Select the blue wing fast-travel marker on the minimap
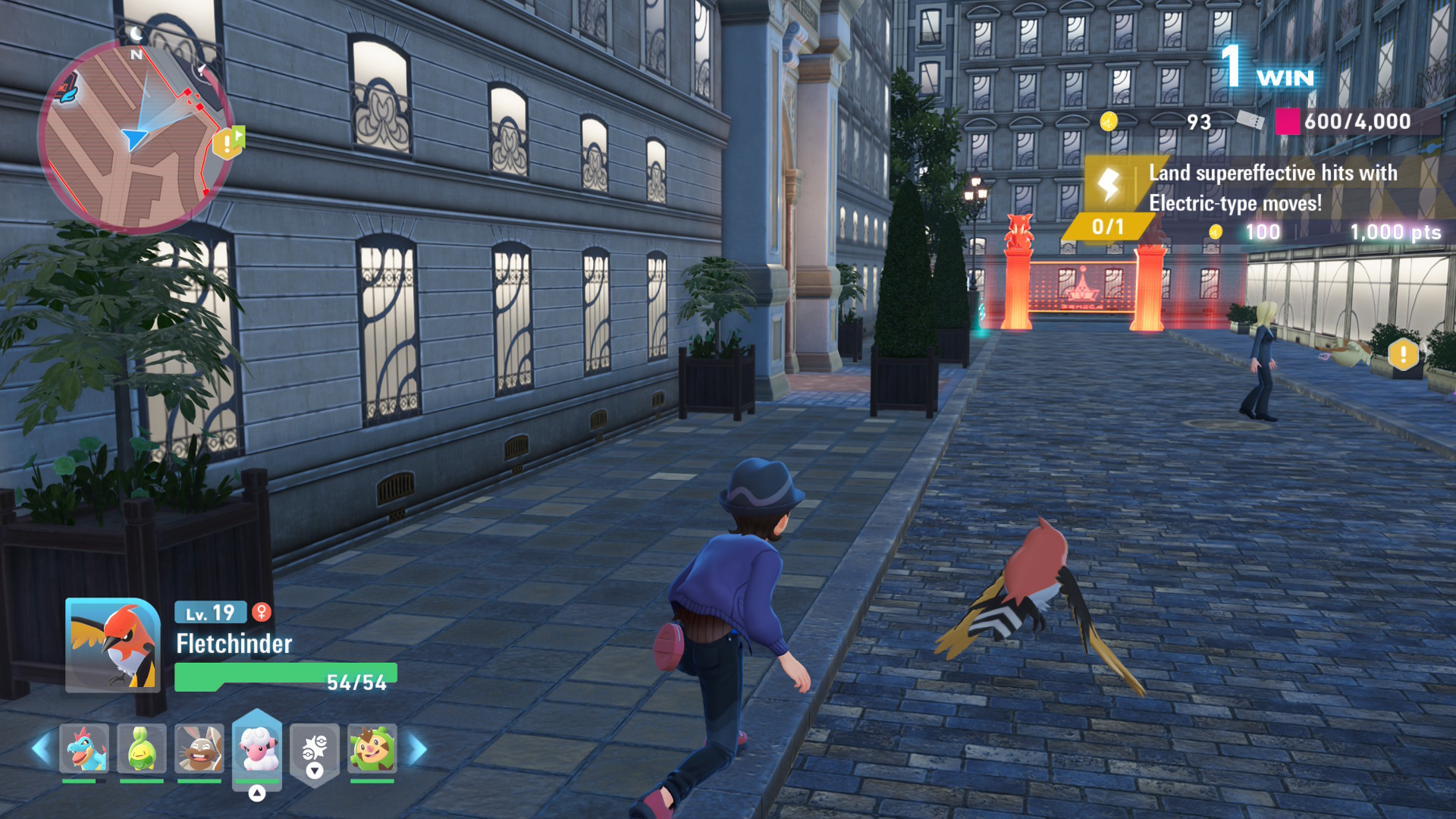1456x819 pixels. pos(67,89)
